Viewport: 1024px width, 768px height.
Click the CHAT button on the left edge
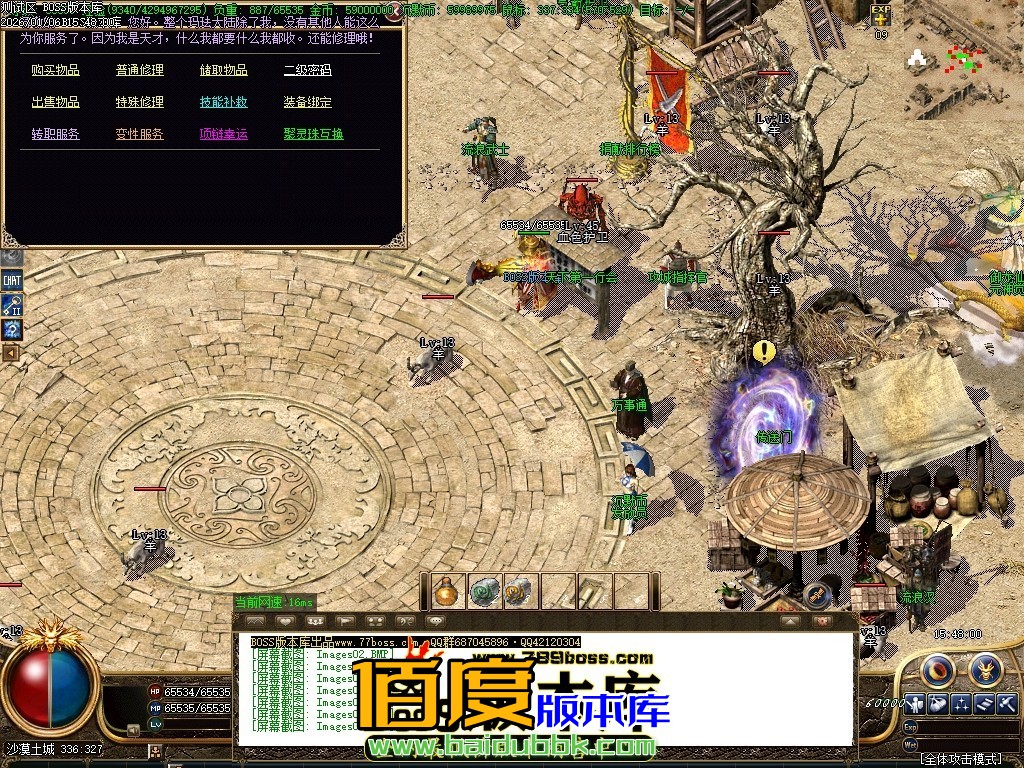coord(12,280)
